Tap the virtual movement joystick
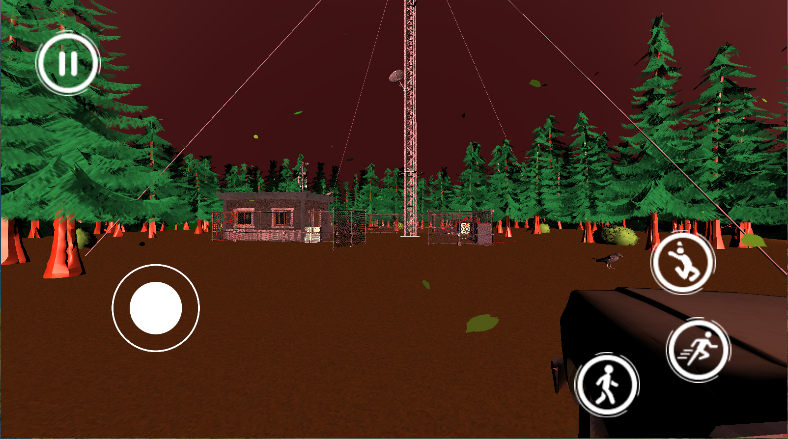The height and width of the screenshot is (439, 788). (155, 308)
